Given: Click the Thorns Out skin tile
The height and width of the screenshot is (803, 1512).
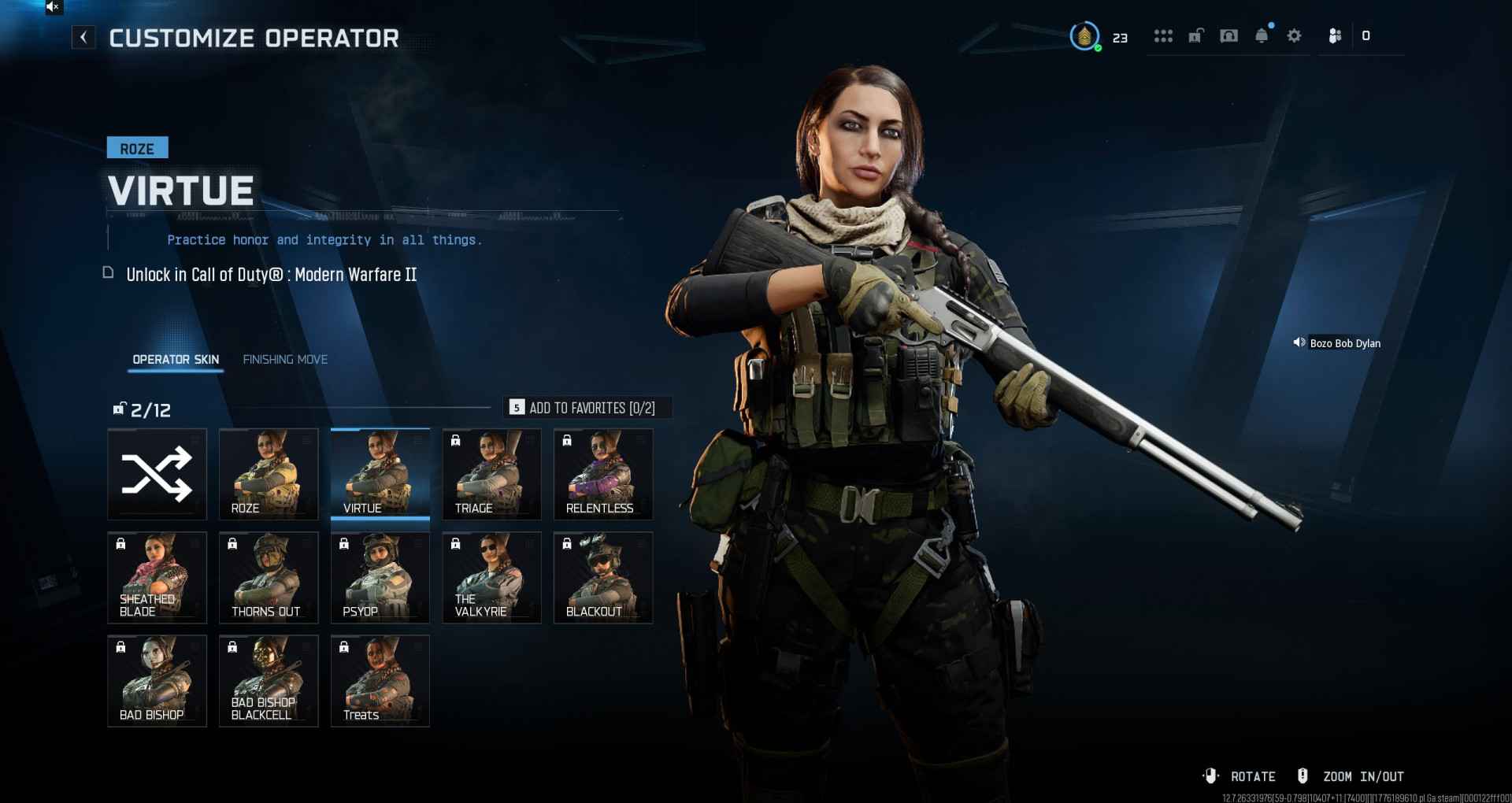Looking at the screenshot, I should click(269, 577).
